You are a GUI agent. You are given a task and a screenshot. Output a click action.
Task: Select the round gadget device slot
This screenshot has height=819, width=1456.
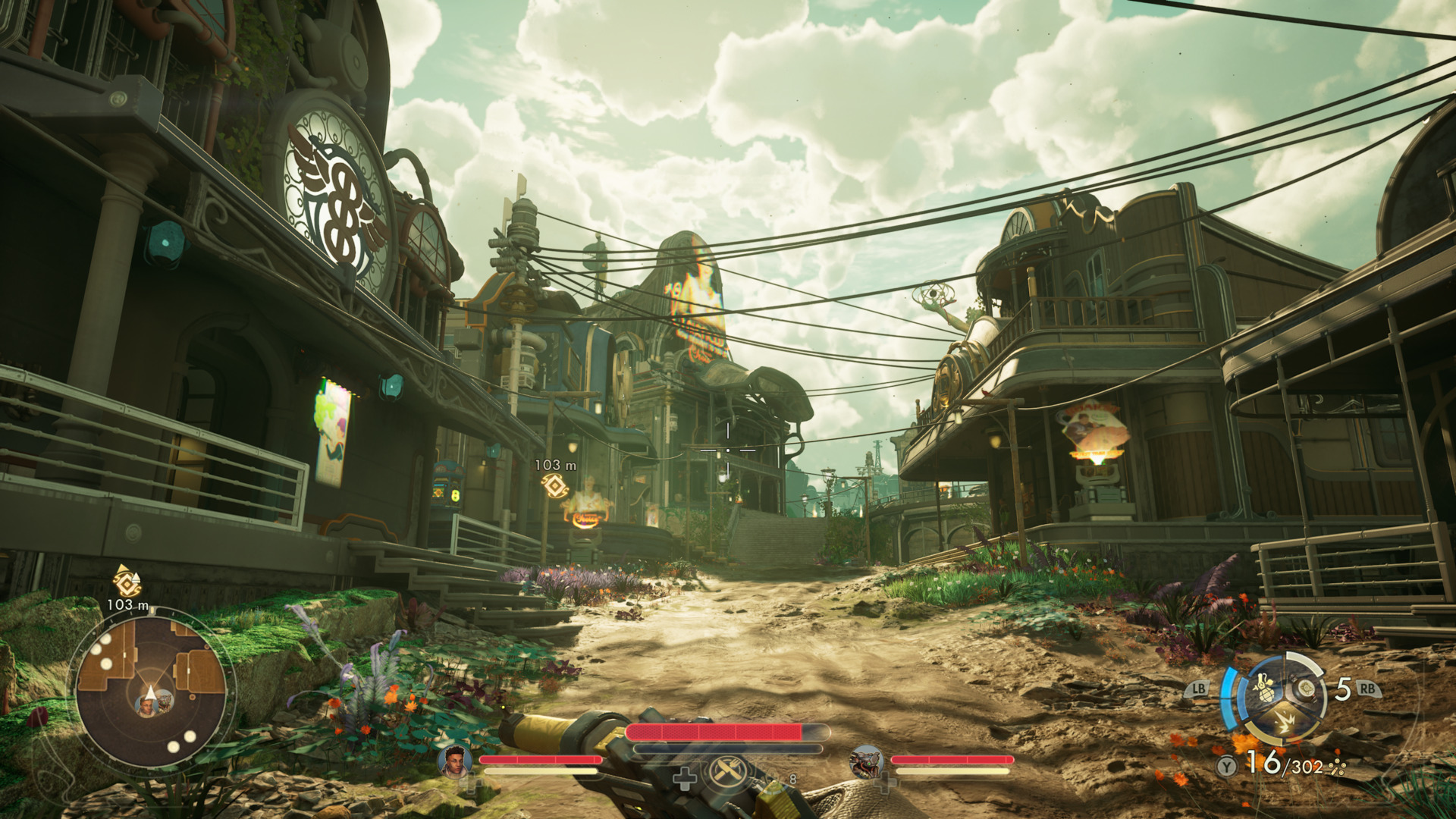tap(1306, 689)
